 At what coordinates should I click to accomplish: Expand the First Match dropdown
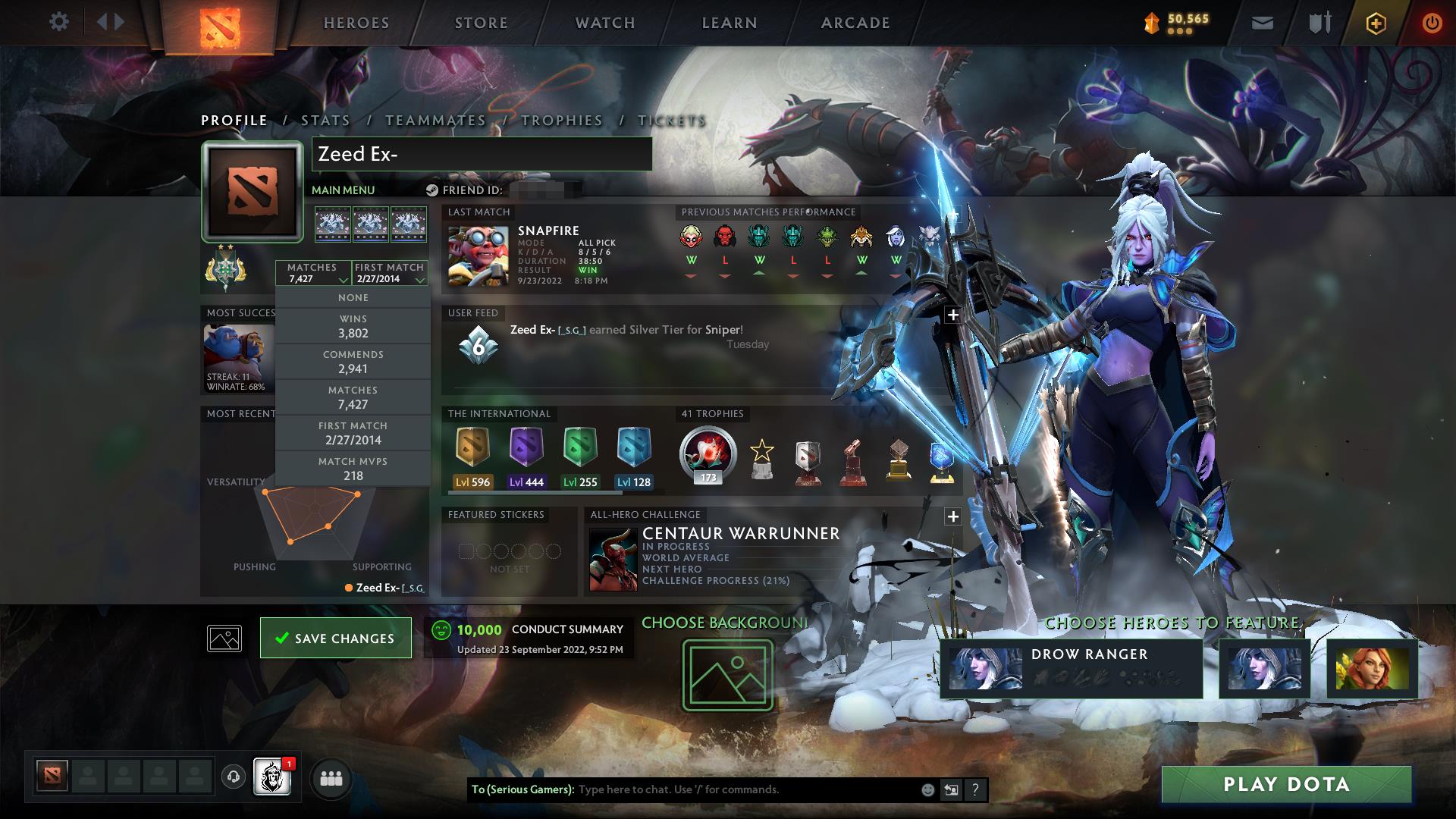[389, 271]
